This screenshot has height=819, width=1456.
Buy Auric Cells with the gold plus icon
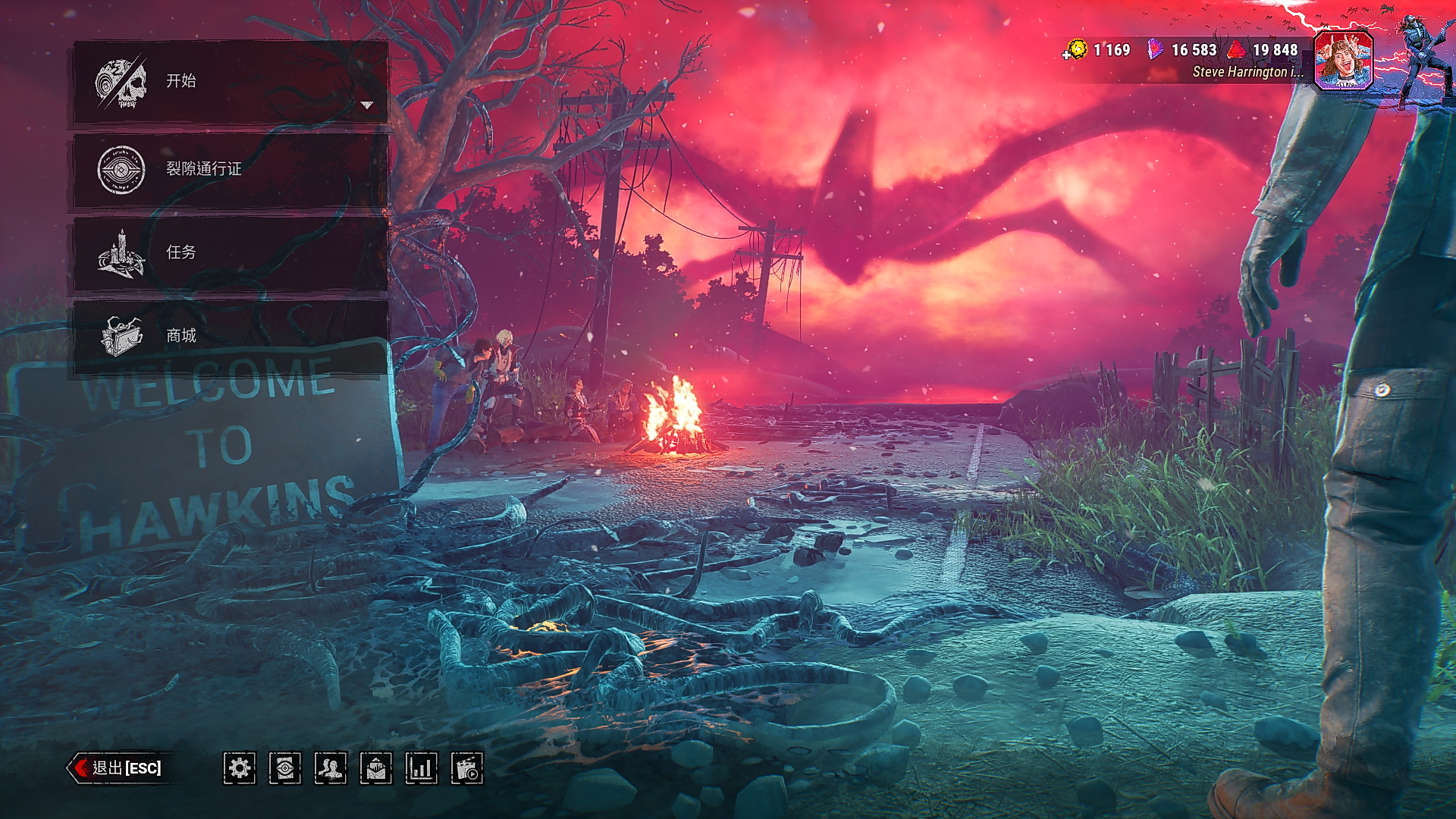[x=1075, y=51]
